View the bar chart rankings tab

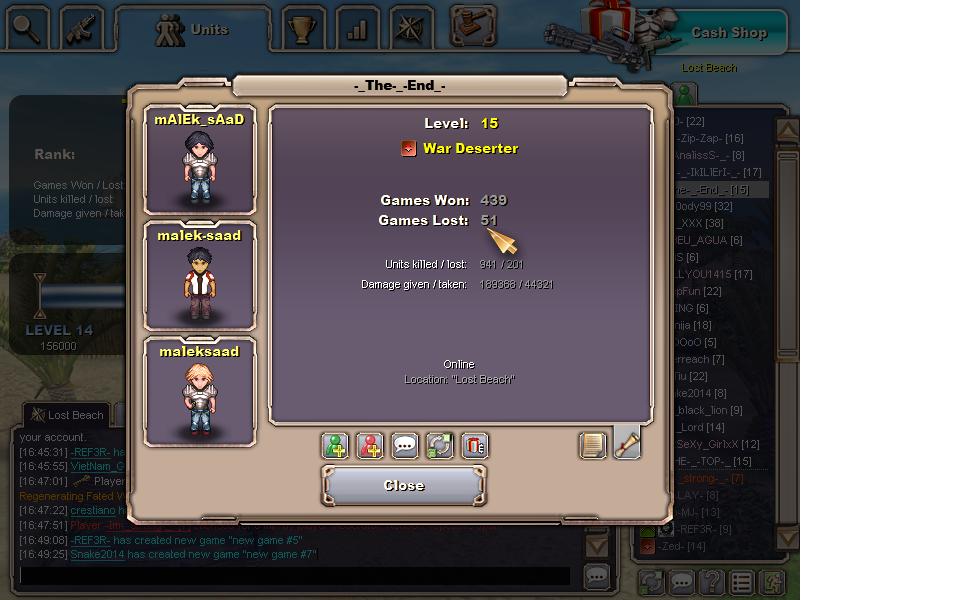pos(356,30)
